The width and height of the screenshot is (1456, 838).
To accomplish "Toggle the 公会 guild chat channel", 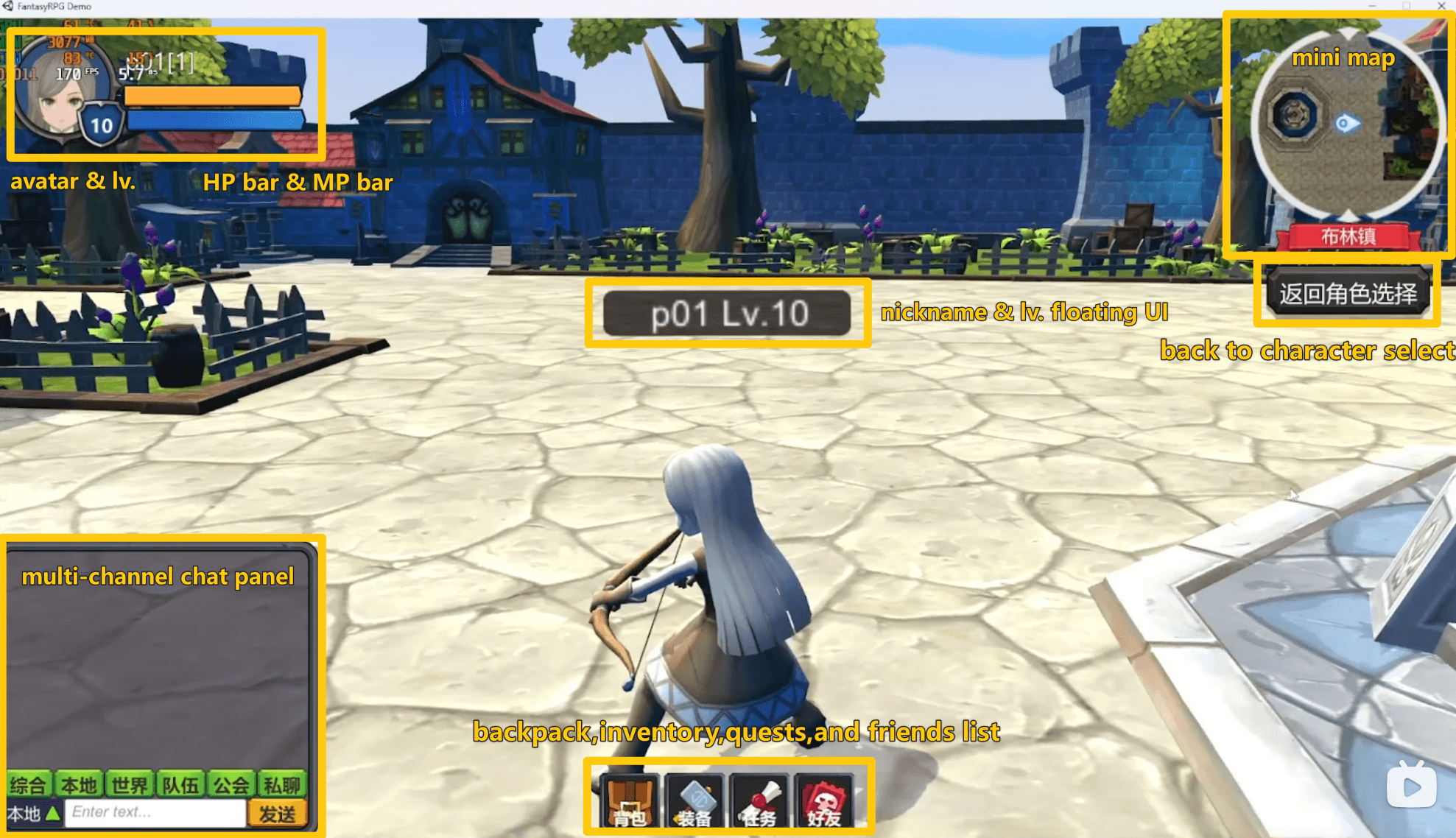I will point(231,784).
